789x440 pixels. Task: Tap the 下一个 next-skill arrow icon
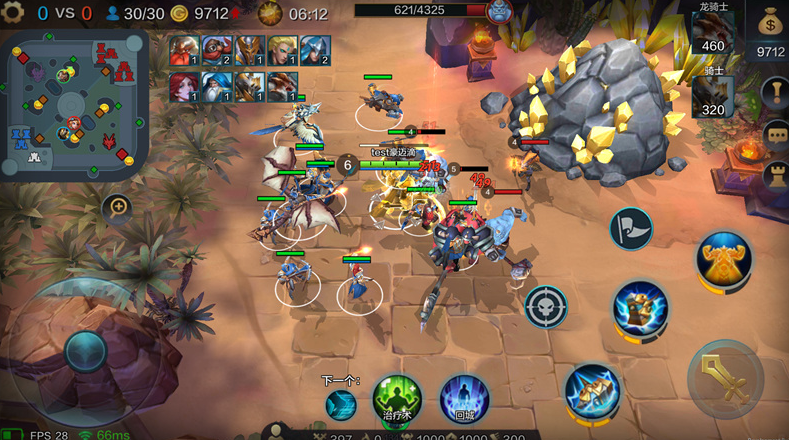click(341, 404)
